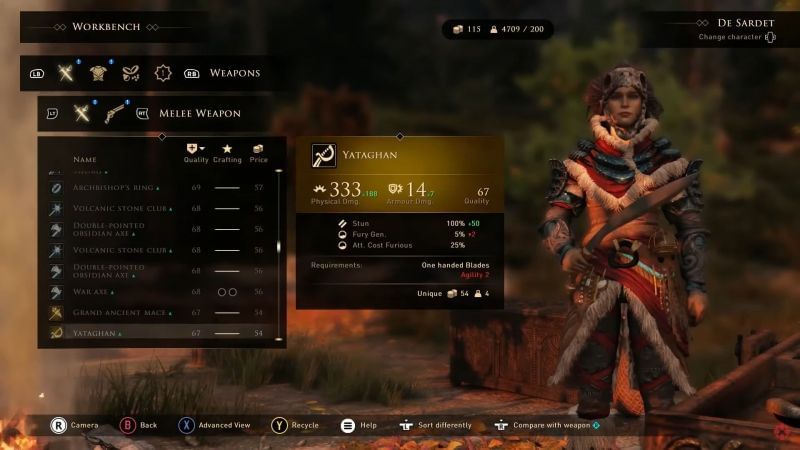Open the leaf sprig category tab
Image resolution: width=800 pixels, height=450 pixels.
pos(130,72)
